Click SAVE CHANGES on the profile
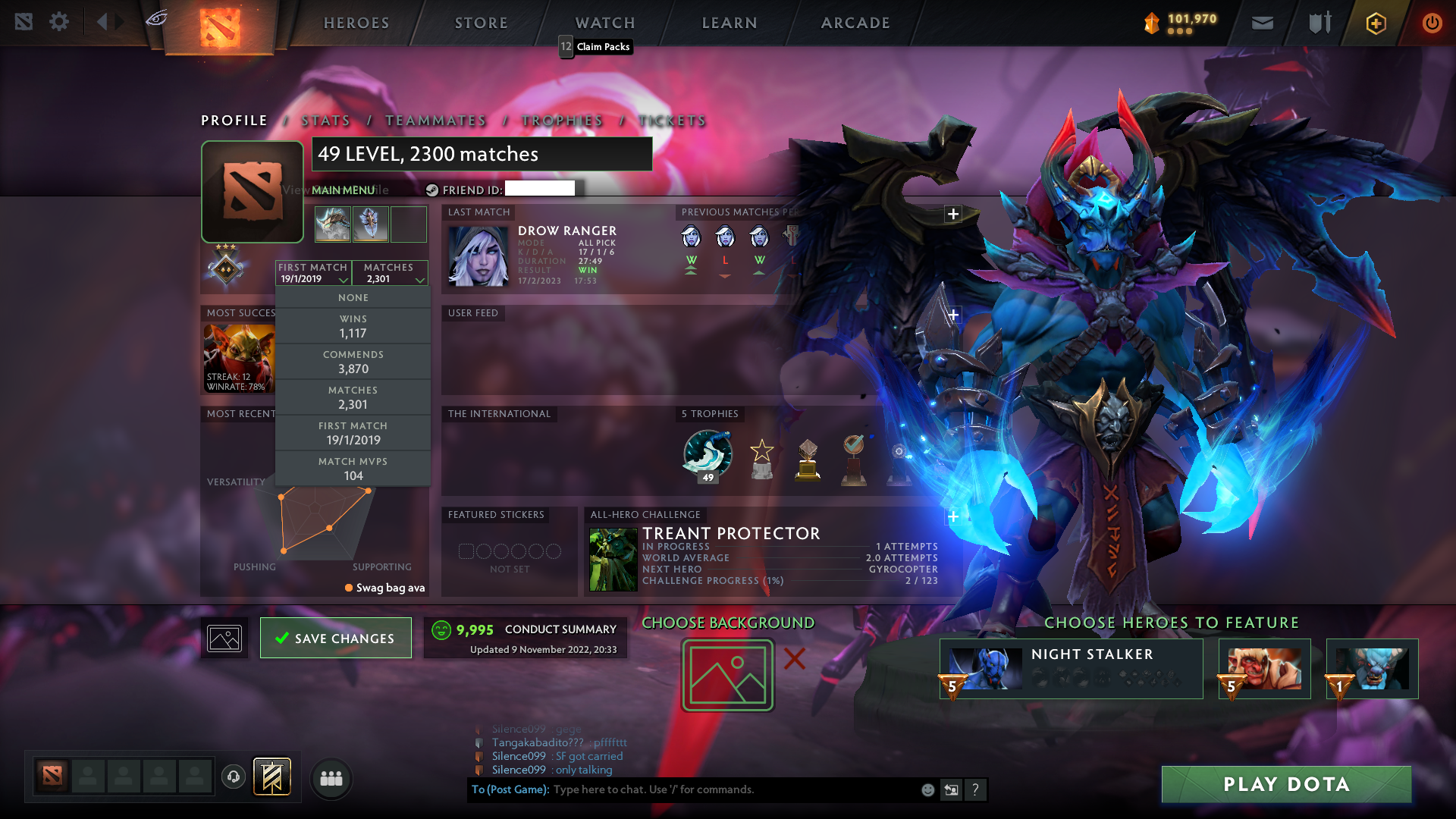This screenshot has height=819, width=1456. click(x=335, y=638)
